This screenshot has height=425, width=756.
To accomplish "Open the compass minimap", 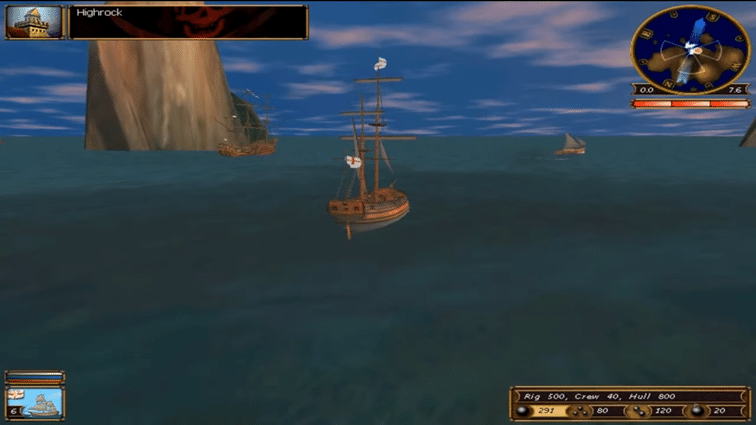I will point(691,49).
